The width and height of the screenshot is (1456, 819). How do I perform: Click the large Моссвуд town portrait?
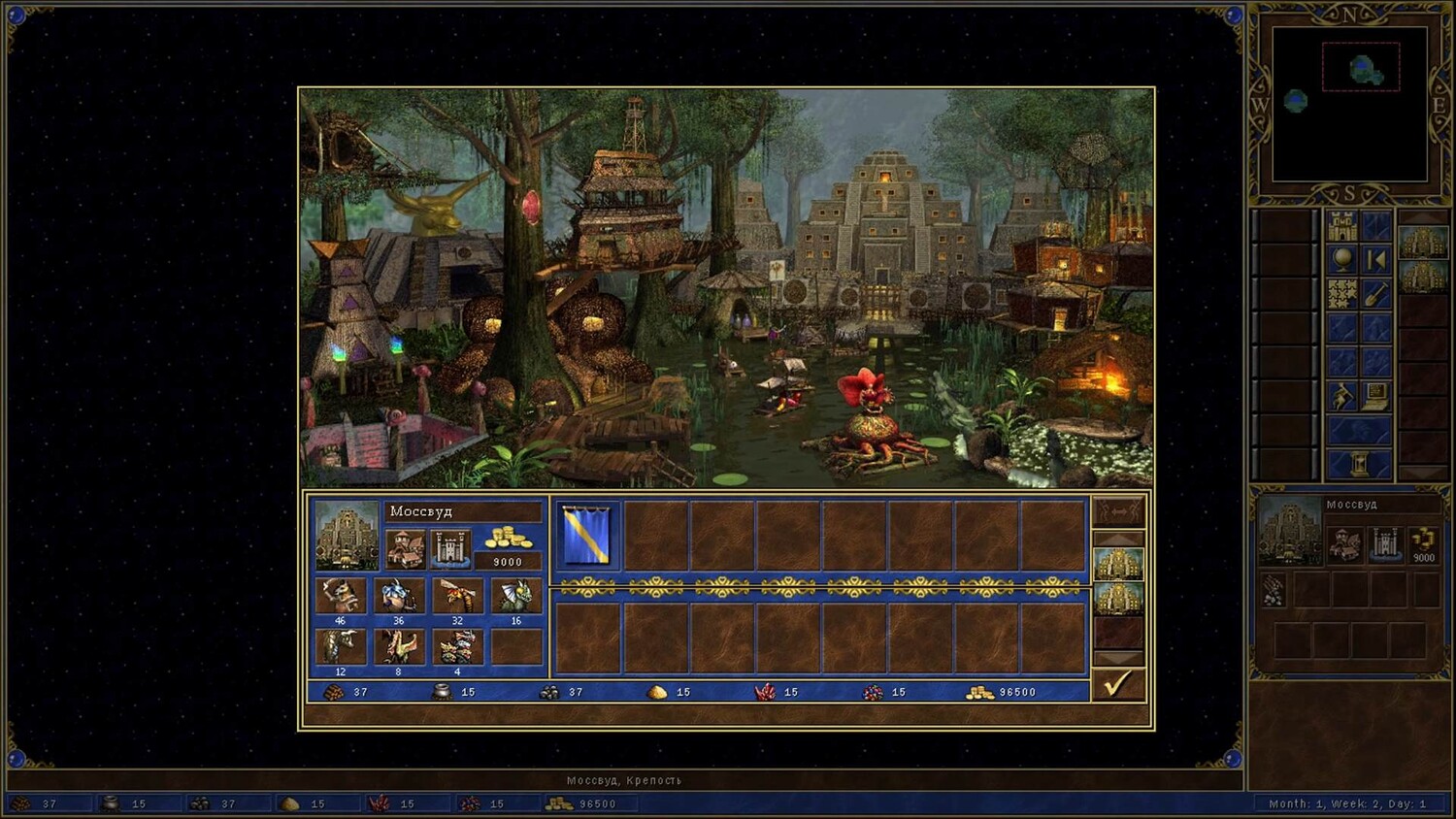tap(347, 535)
